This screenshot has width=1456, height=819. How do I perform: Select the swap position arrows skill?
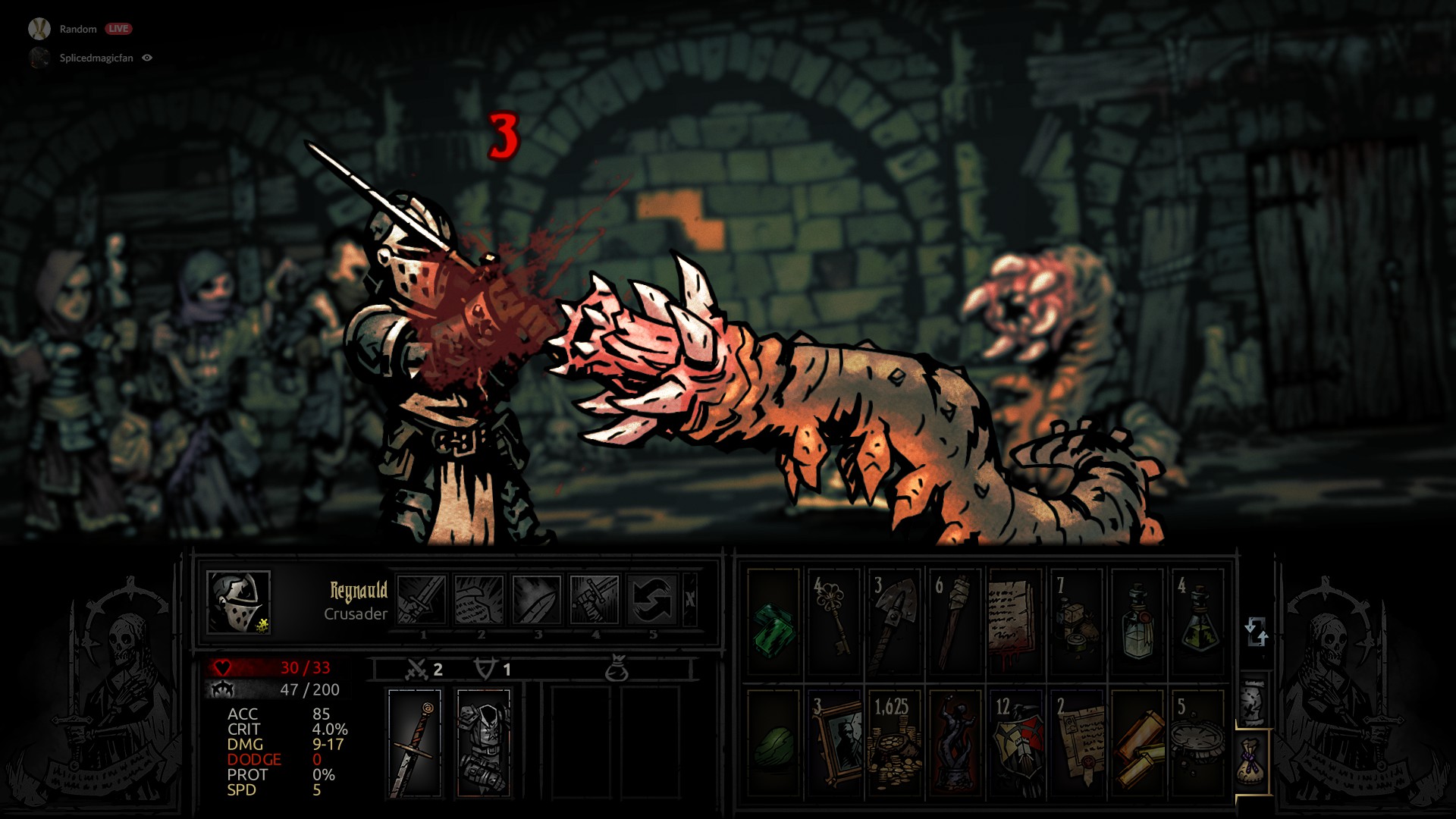[652, 600]
